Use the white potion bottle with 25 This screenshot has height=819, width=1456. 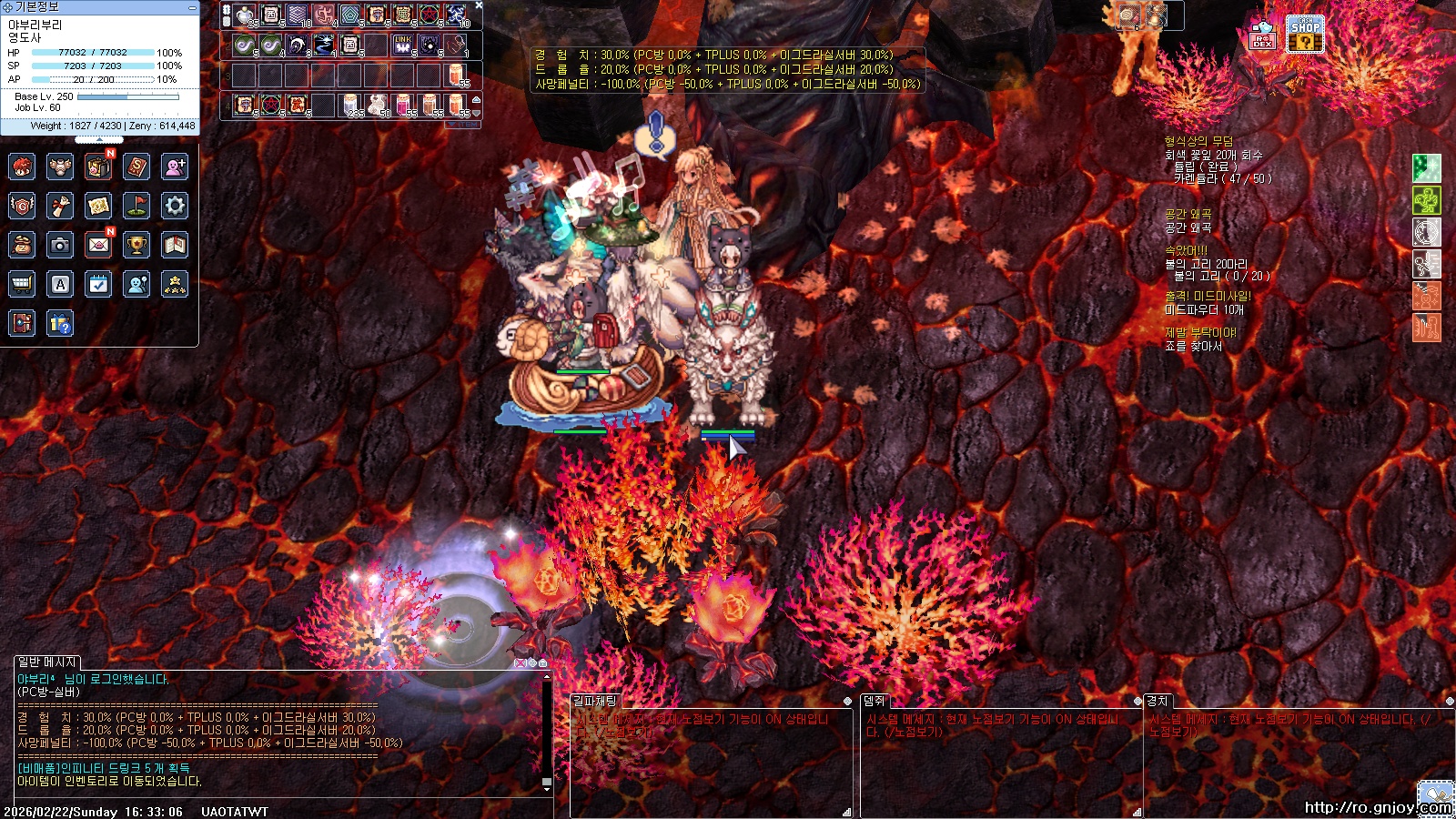coord(244,15)
